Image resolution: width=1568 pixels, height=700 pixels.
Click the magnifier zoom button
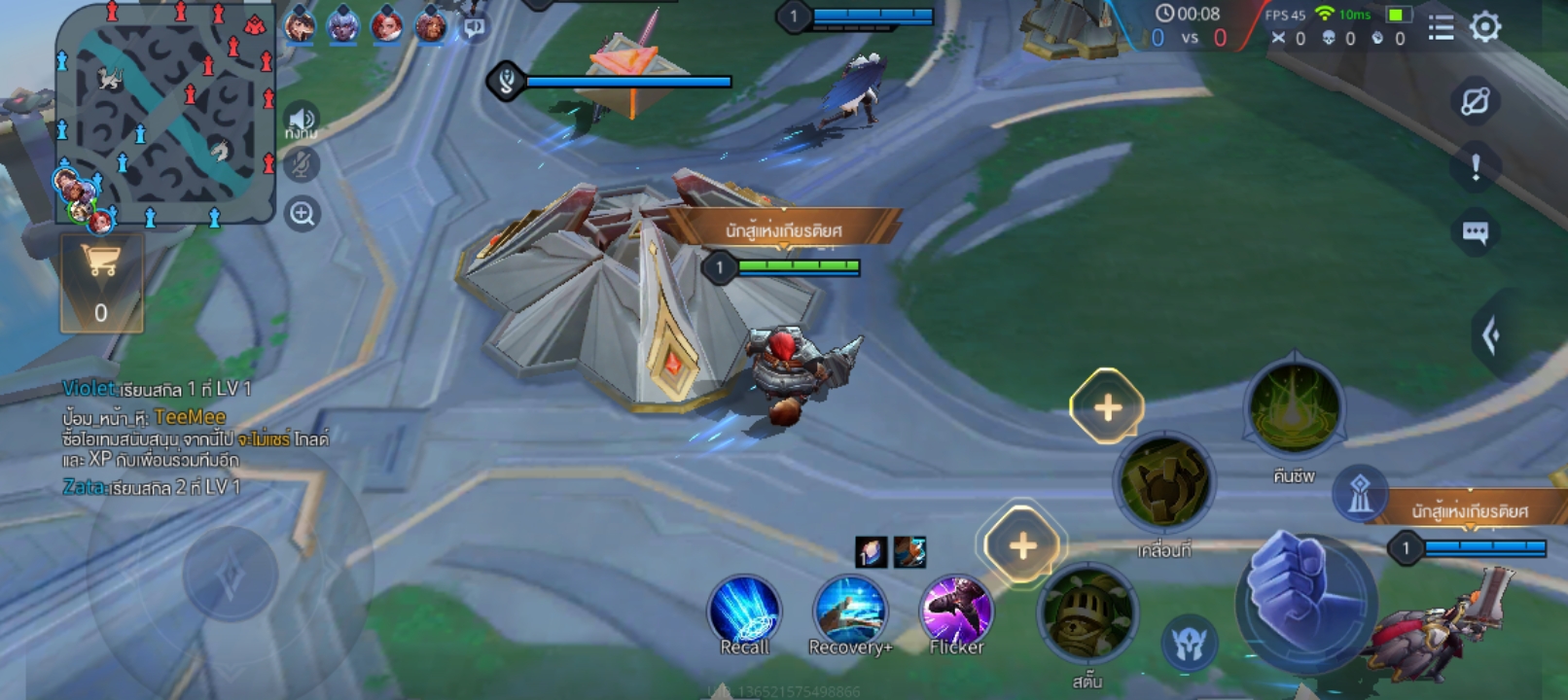point(303,214)
